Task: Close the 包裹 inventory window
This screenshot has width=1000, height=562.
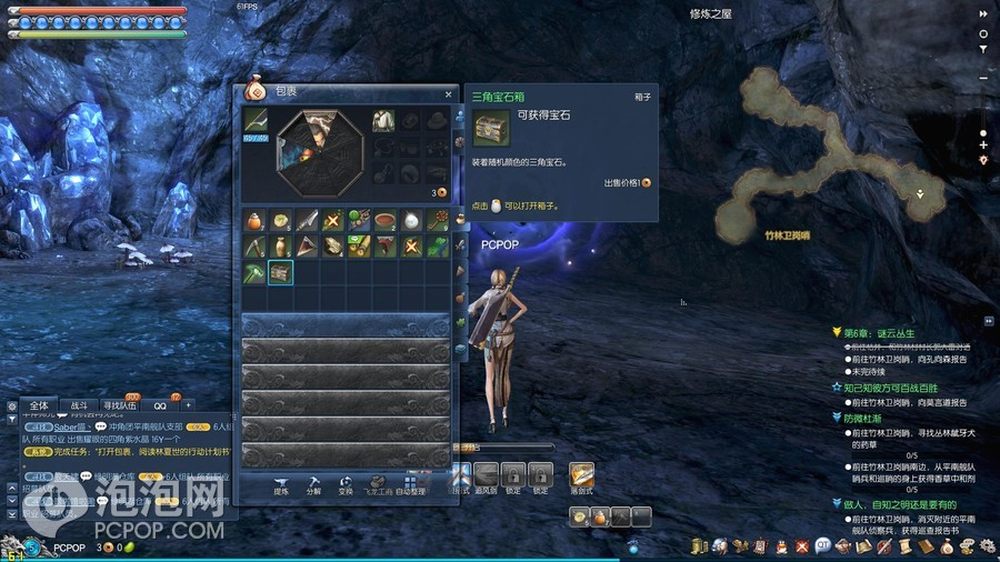Action: 448,95
